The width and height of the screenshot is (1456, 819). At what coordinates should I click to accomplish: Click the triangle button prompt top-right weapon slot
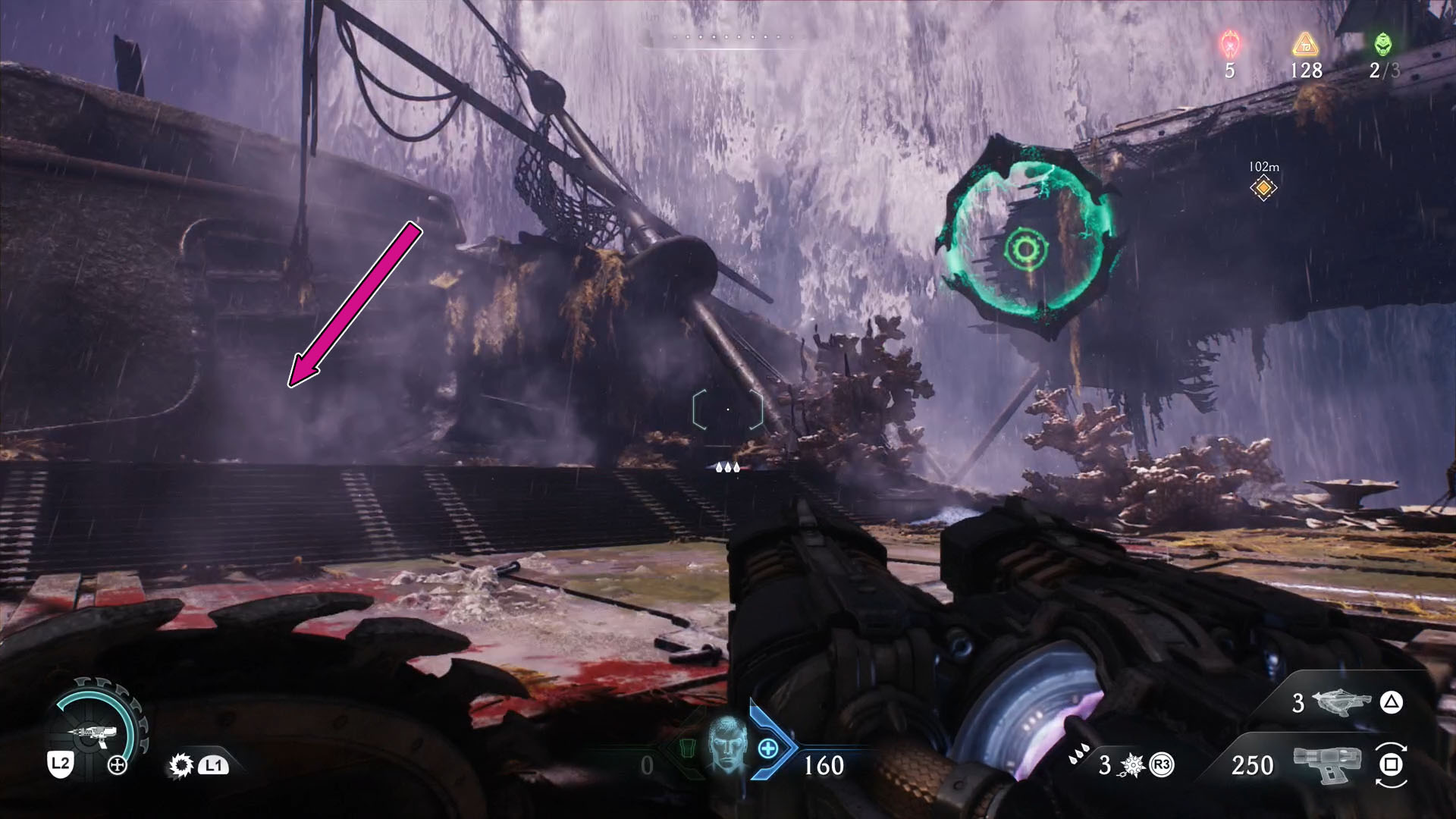1390,703
